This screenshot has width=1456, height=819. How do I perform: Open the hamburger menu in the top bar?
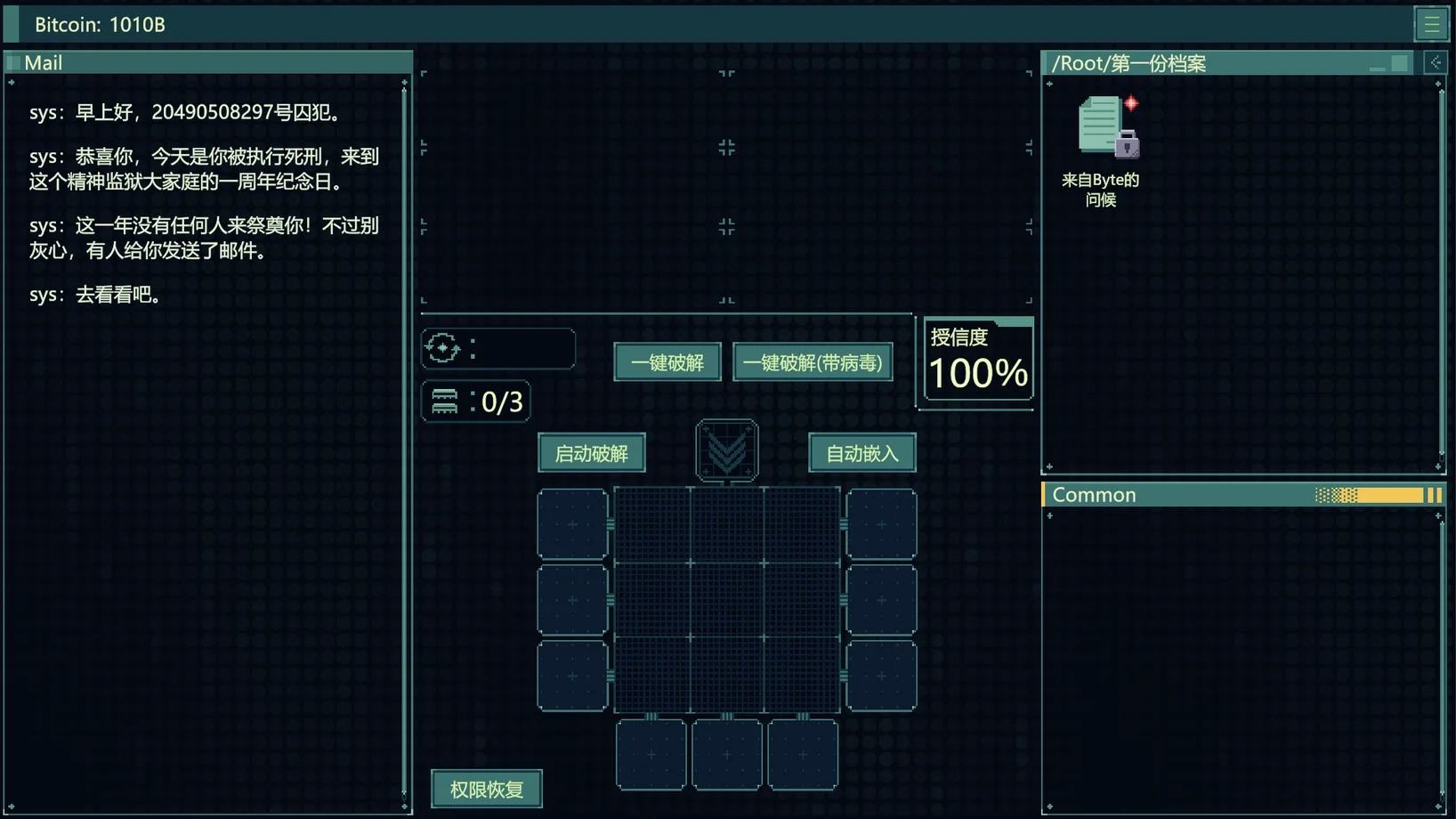(x=1431, y=24)
